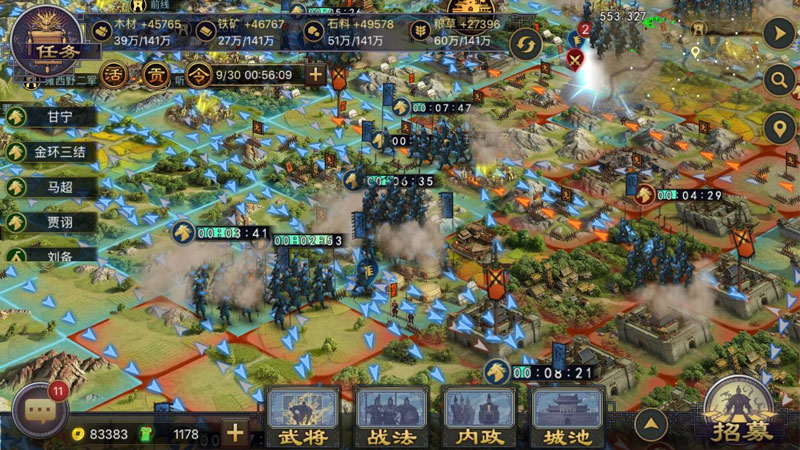Tap the 活 activity round icon

[x=117, y=75]
